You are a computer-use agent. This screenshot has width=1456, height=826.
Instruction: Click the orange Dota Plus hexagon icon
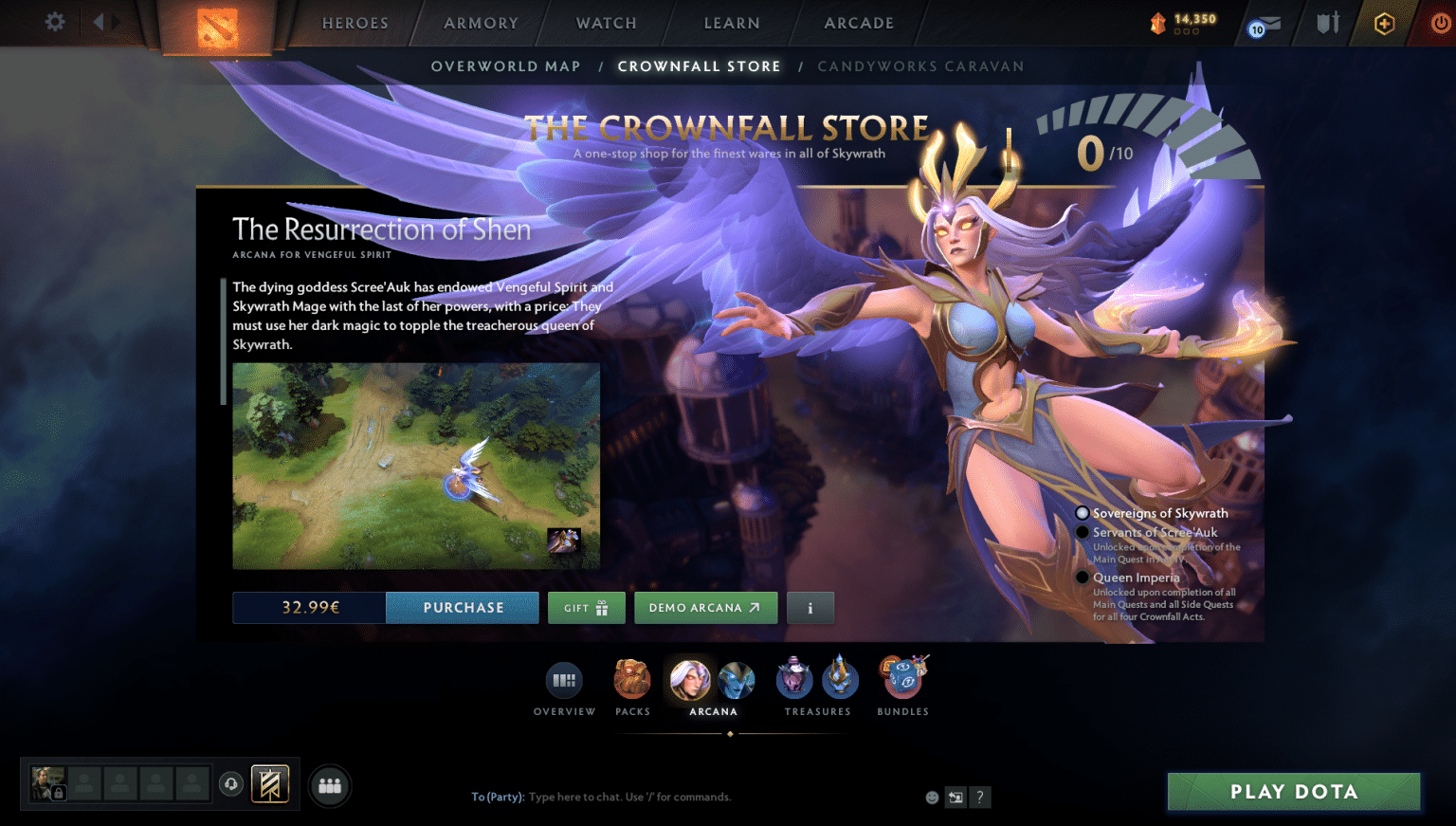coord(1384,23)
